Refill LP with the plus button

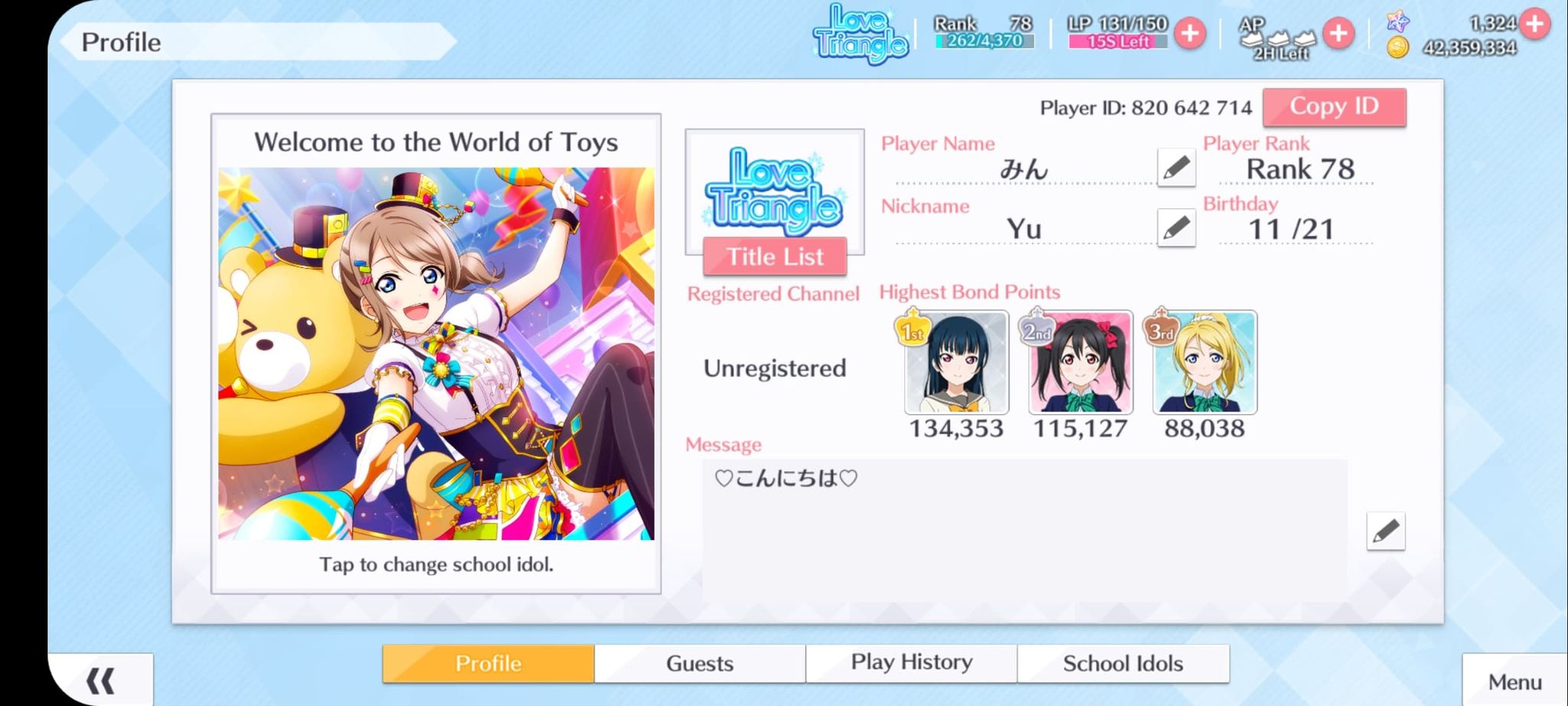pos(1190,34)
